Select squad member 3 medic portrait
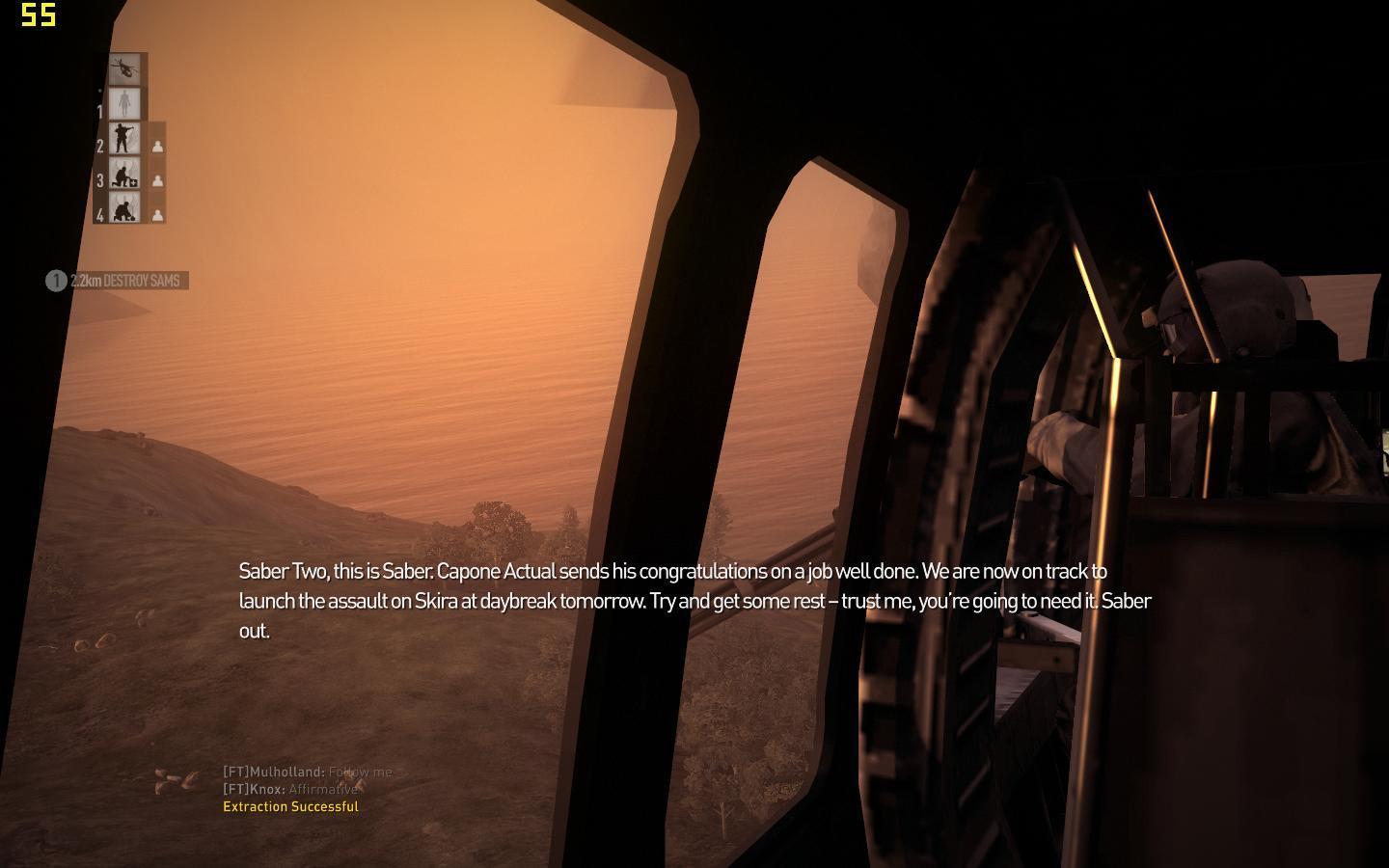The width and height of the screenshot is (1389, 868). (124, 174)
